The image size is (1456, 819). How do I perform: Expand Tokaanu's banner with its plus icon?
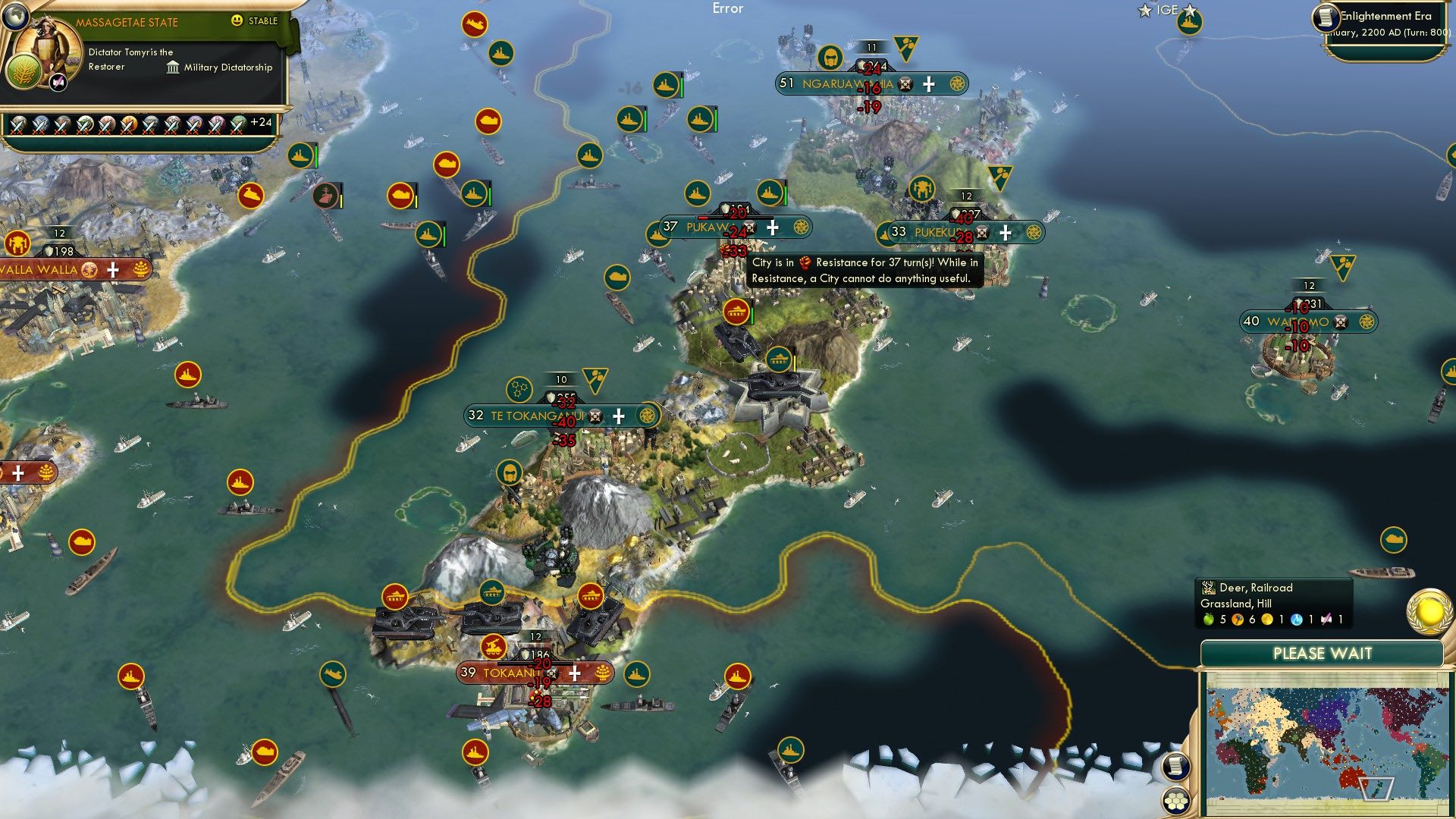(x=574, y=674)
